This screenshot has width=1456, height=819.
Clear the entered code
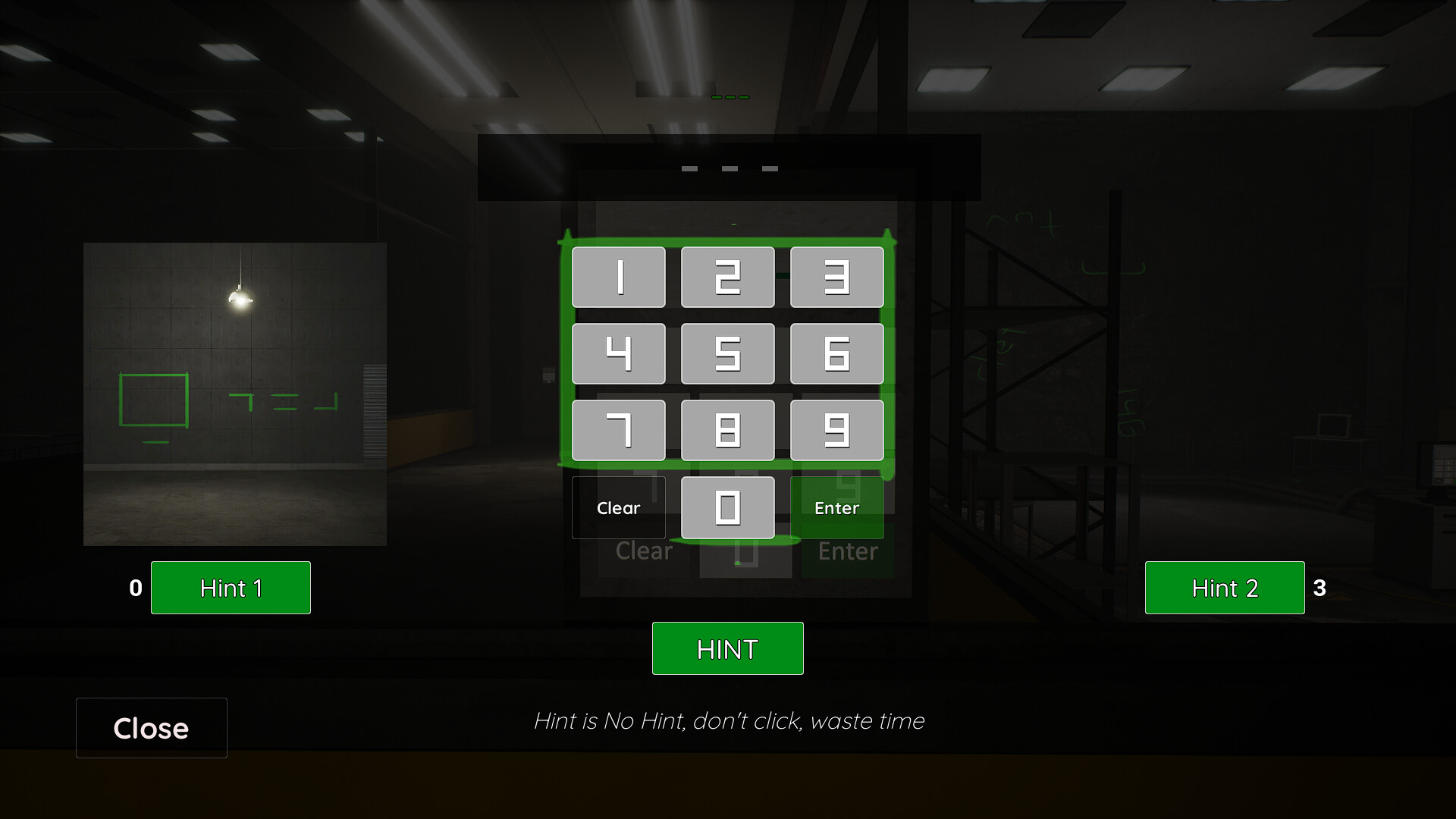tap(618, 507)
